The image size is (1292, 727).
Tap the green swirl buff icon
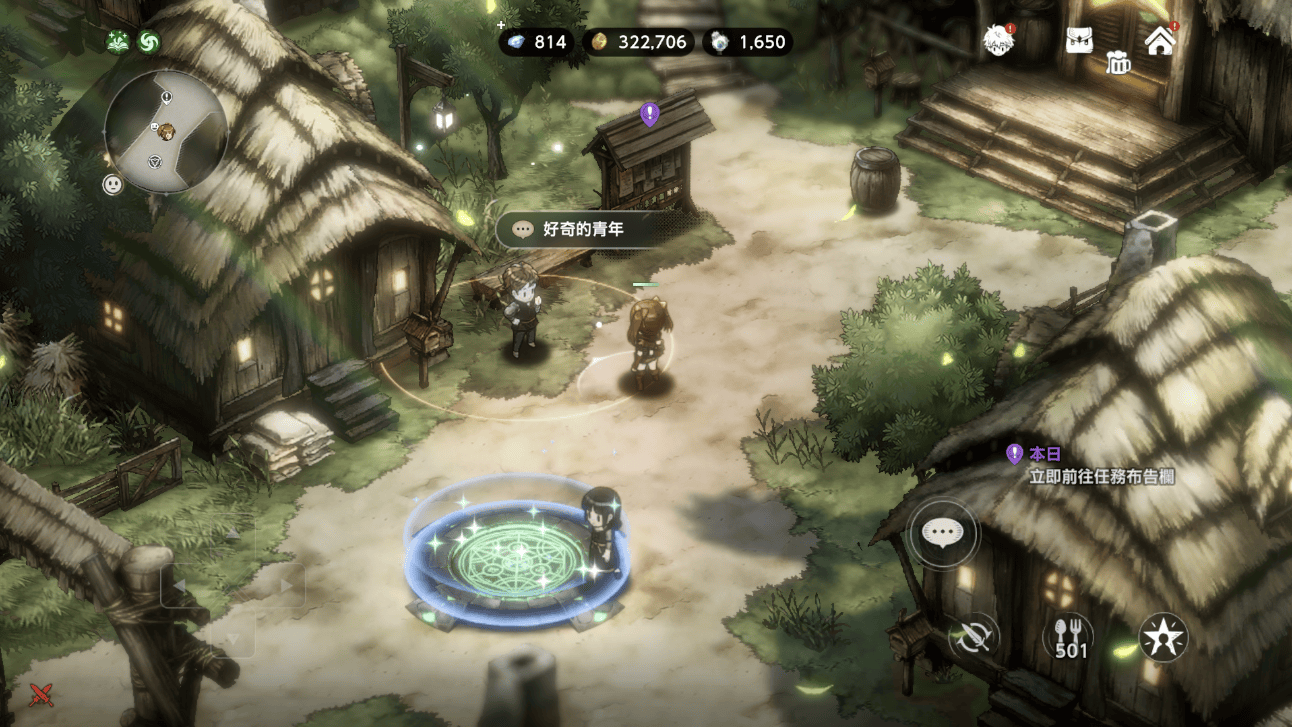[148, 41]
